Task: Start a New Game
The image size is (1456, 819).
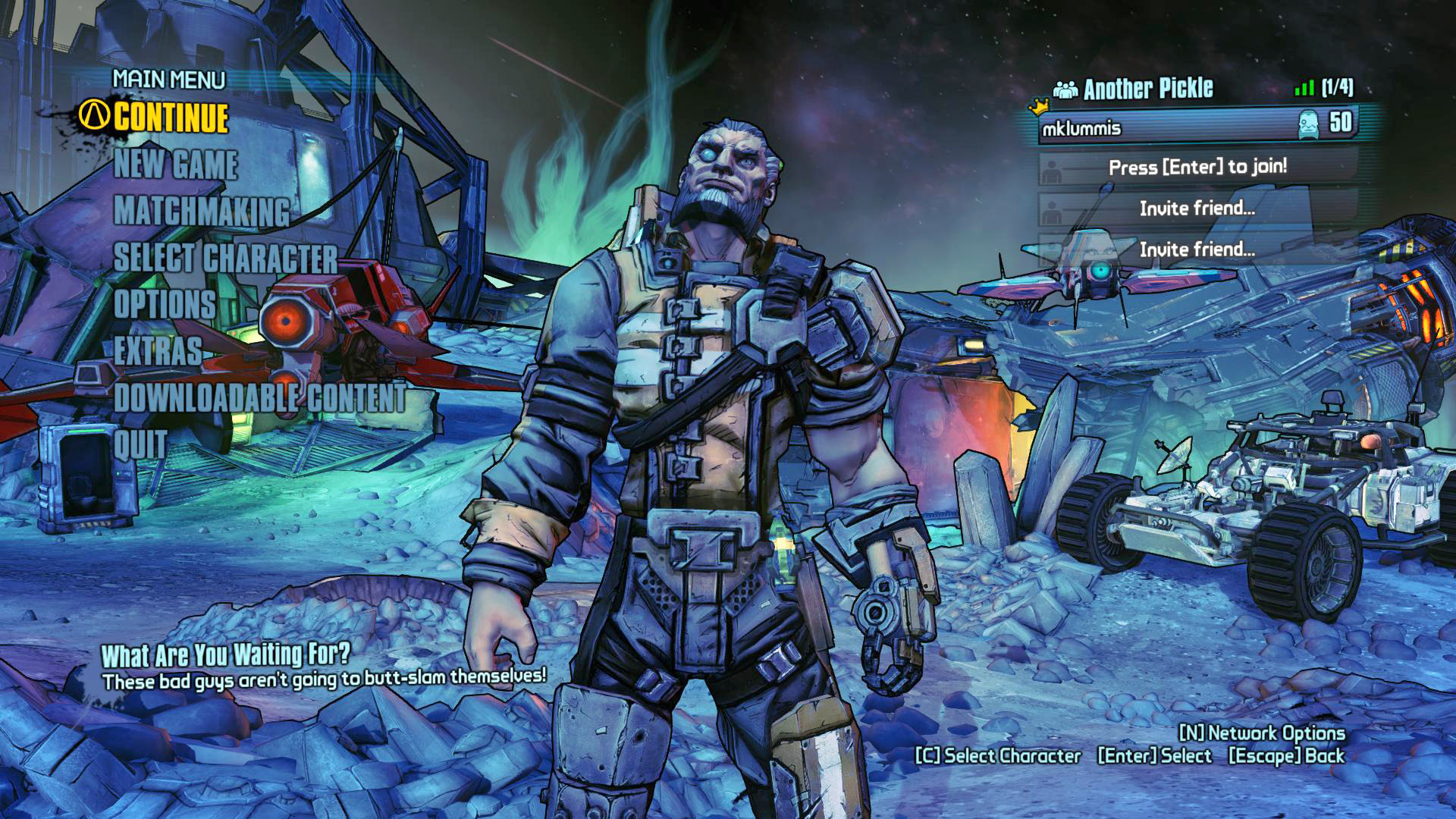Action: click(176, 165)
